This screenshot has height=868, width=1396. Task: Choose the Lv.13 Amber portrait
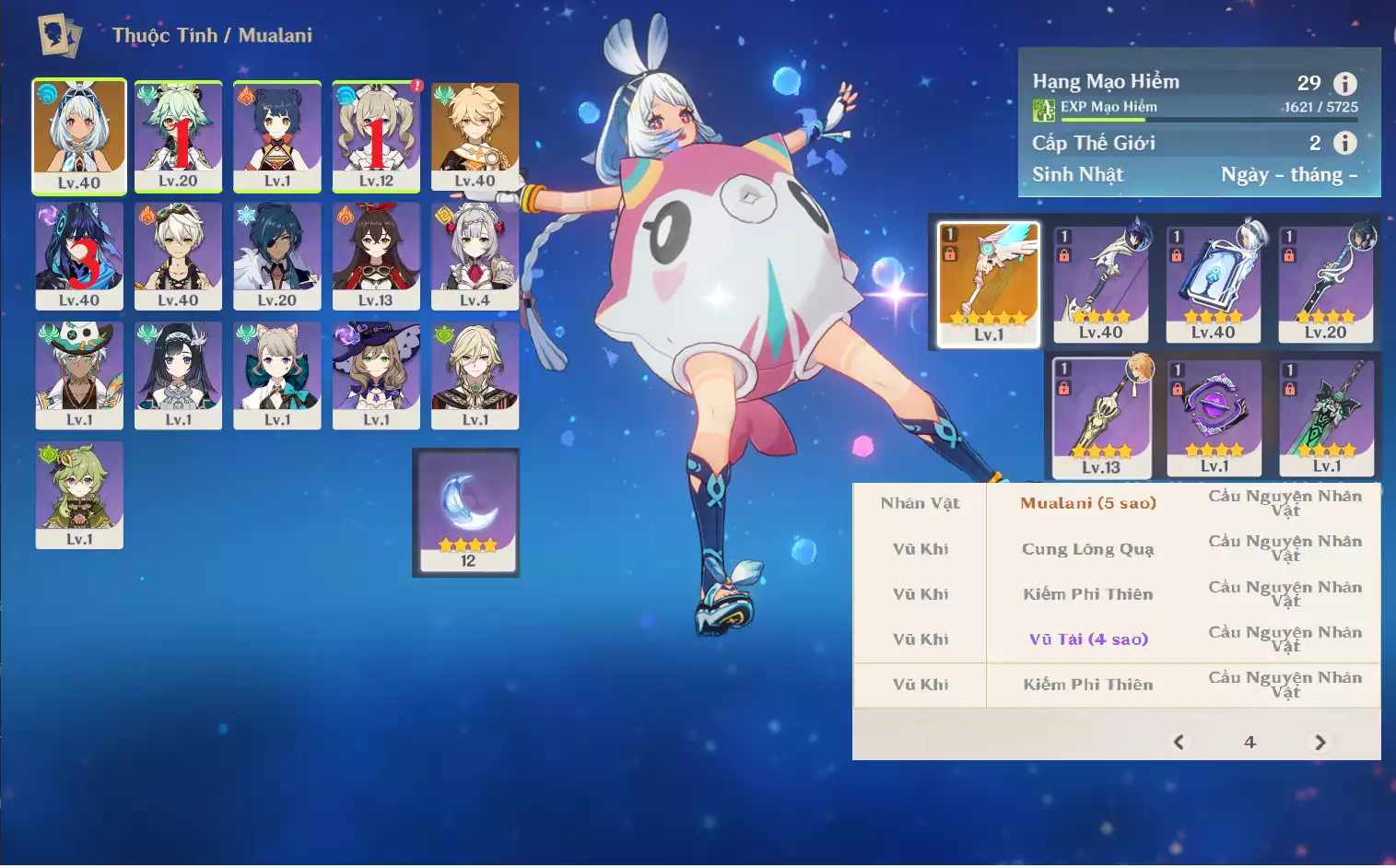pyautogui.click(x=376, y=255)
